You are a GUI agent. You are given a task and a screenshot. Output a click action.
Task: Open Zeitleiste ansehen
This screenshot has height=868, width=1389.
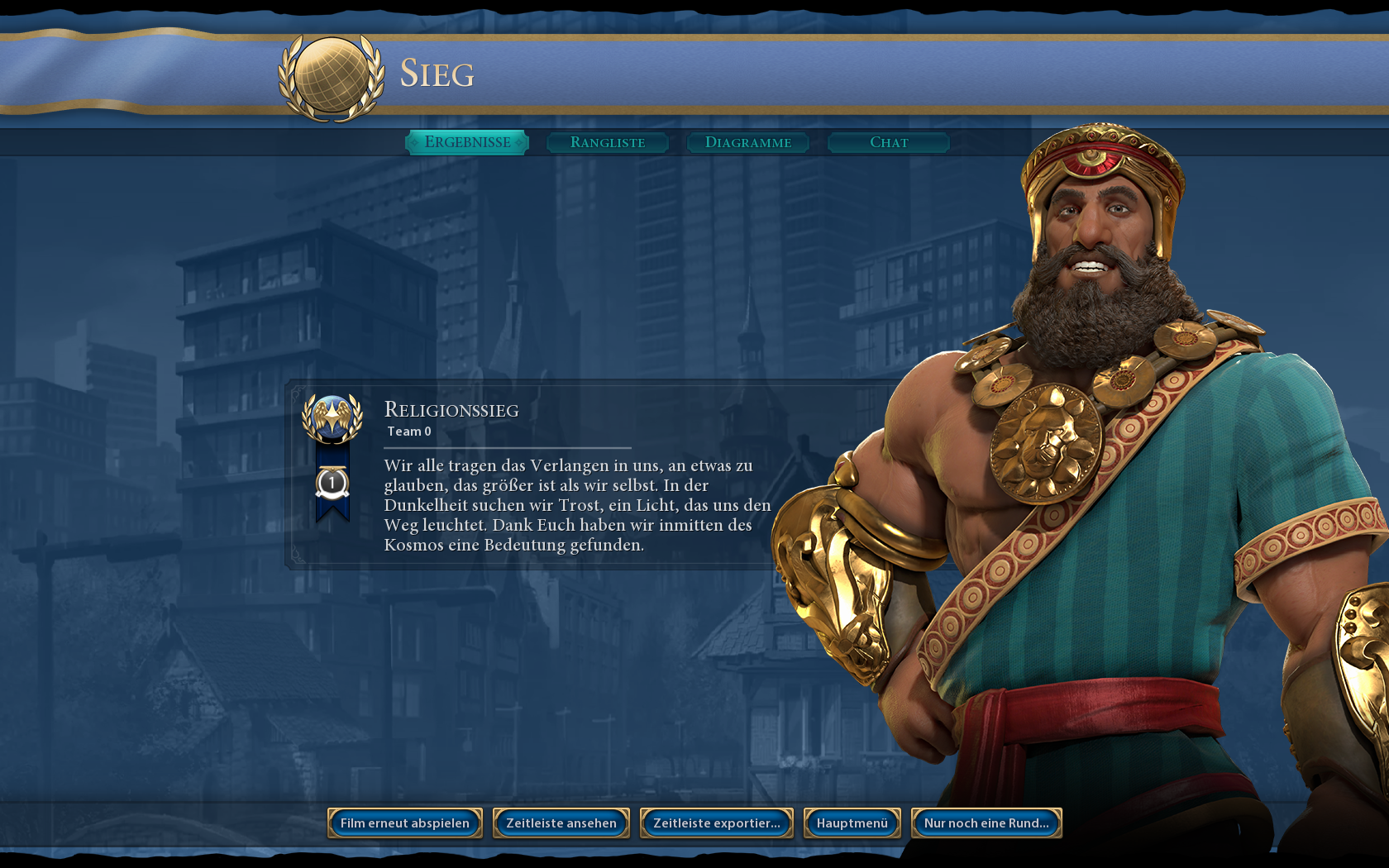coord(561,823)
